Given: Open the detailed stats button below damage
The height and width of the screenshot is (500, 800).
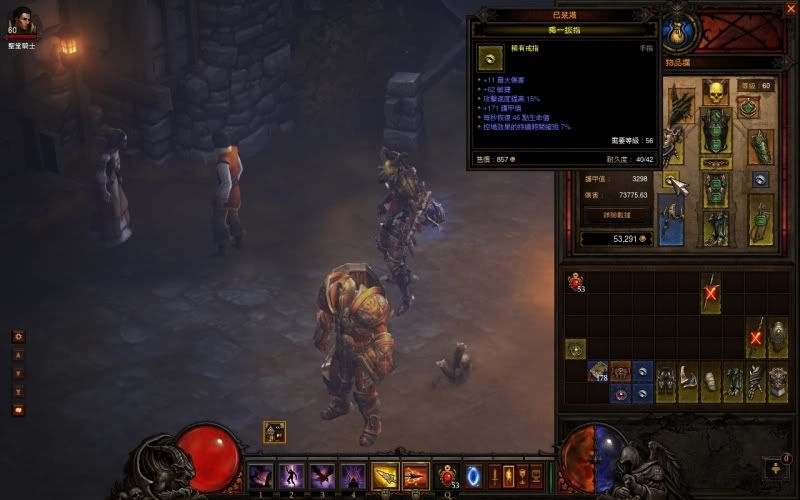Looking at the screenshot, I should click(614, 215).
